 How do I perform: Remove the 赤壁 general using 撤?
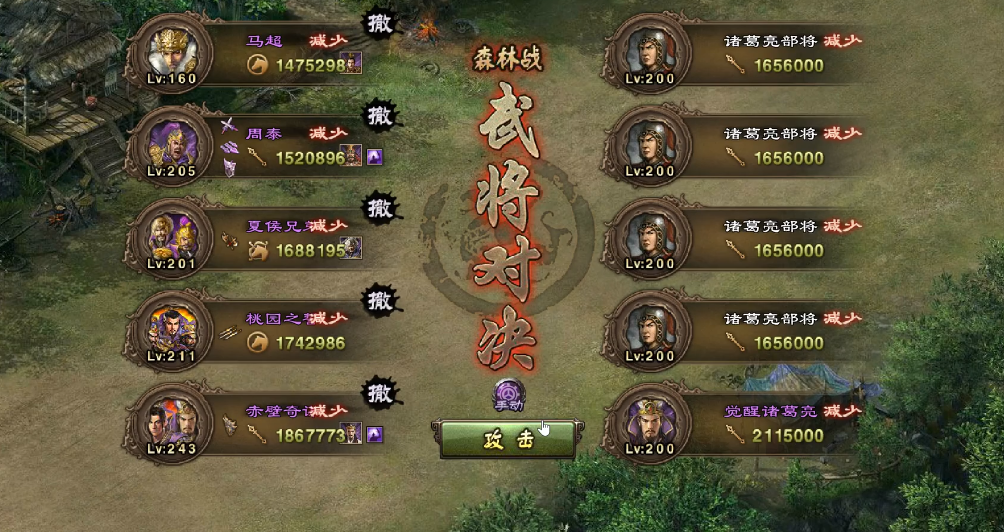tap(379, 391)
